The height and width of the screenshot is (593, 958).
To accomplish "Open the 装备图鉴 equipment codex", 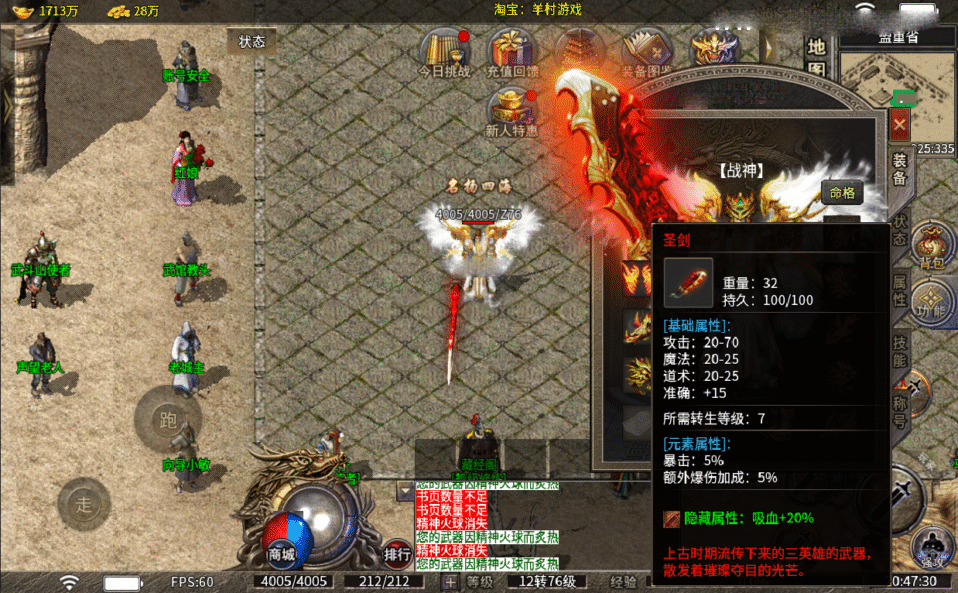I will tap(647, 53).
